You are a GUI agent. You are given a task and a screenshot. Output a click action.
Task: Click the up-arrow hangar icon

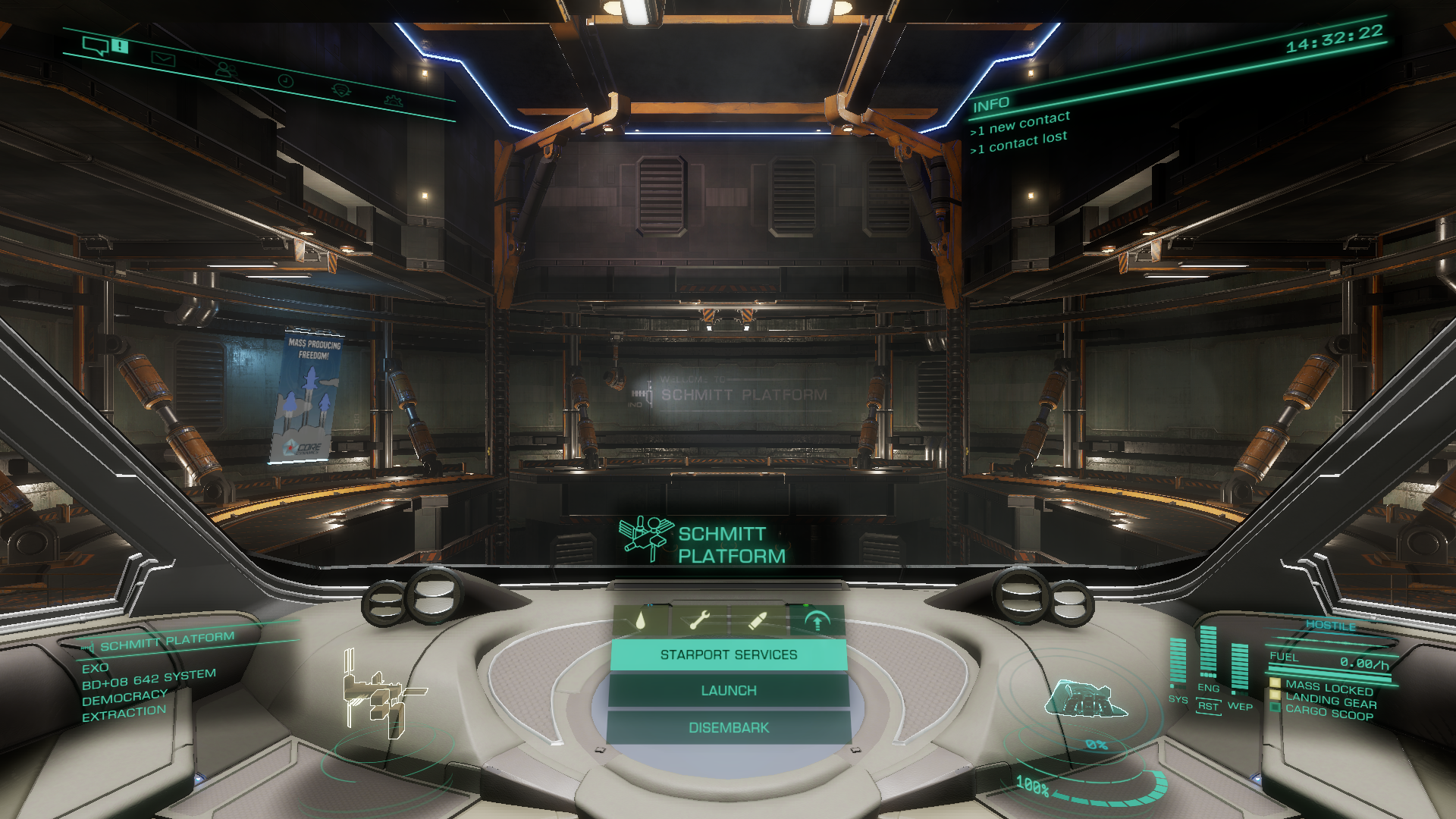click(x=817, y=621)
